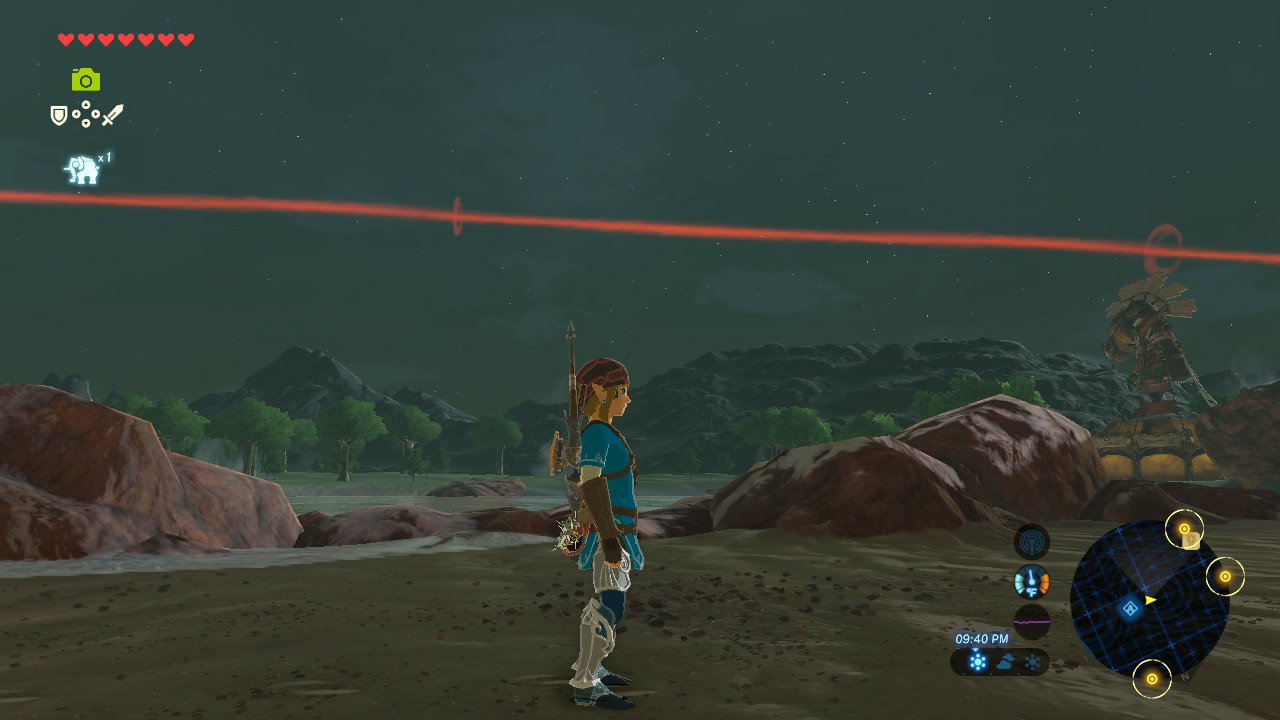Select the green camera rune icon
1280x720 pixels.
click(x=86, y=80)
